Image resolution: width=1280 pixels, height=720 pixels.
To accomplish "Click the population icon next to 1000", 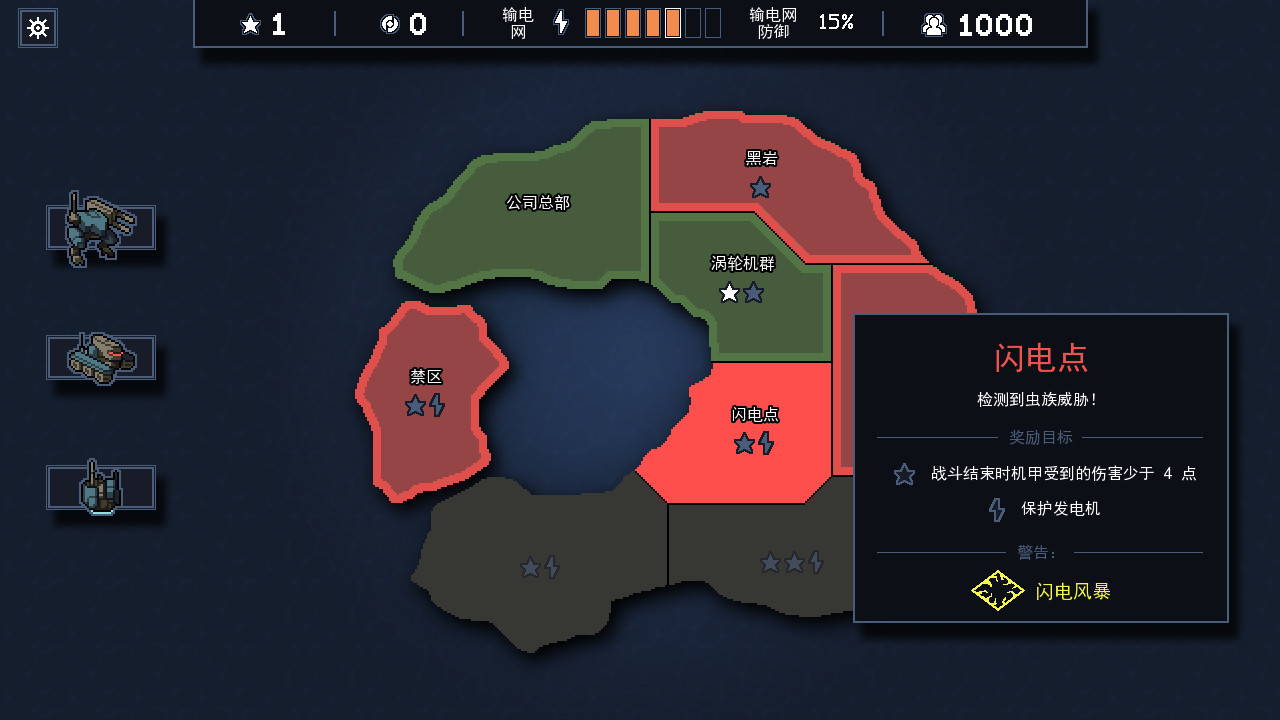I will pos(934,25).
